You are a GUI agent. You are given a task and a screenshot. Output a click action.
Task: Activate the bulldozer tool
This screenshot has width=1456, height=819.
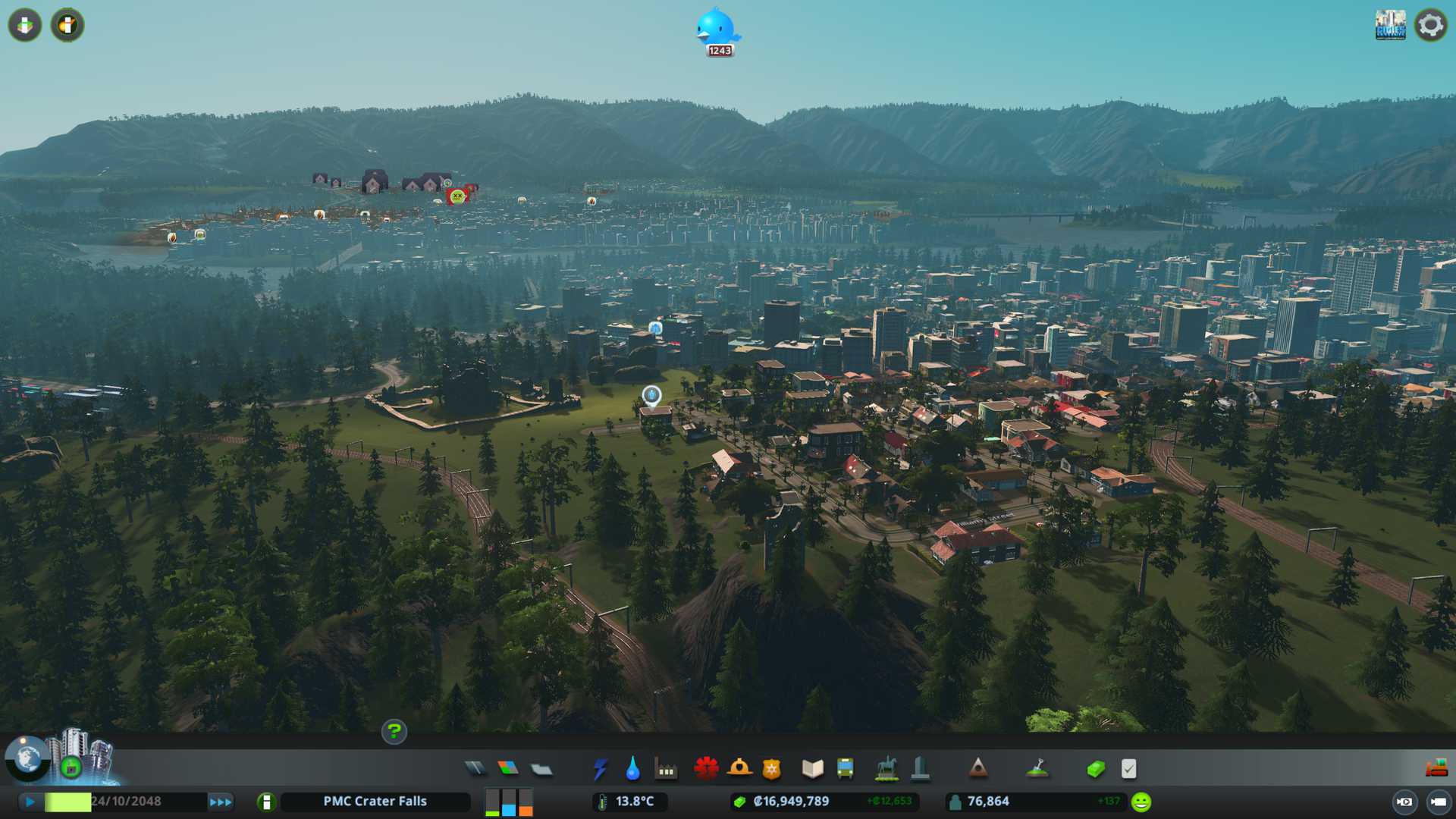(1436, 769)
